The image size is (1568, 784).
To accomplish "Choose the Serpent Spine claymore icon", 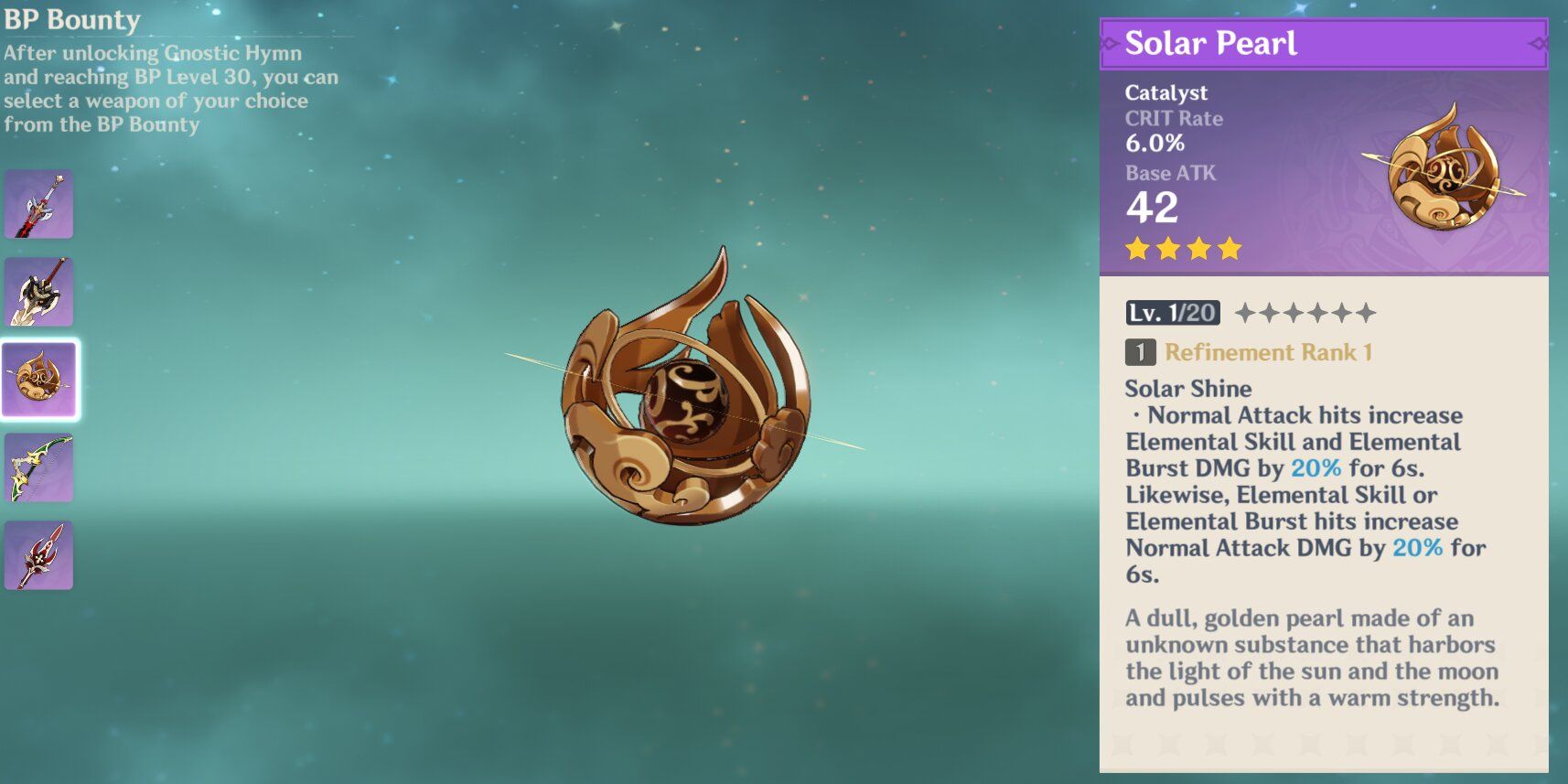I will (38, 292).
